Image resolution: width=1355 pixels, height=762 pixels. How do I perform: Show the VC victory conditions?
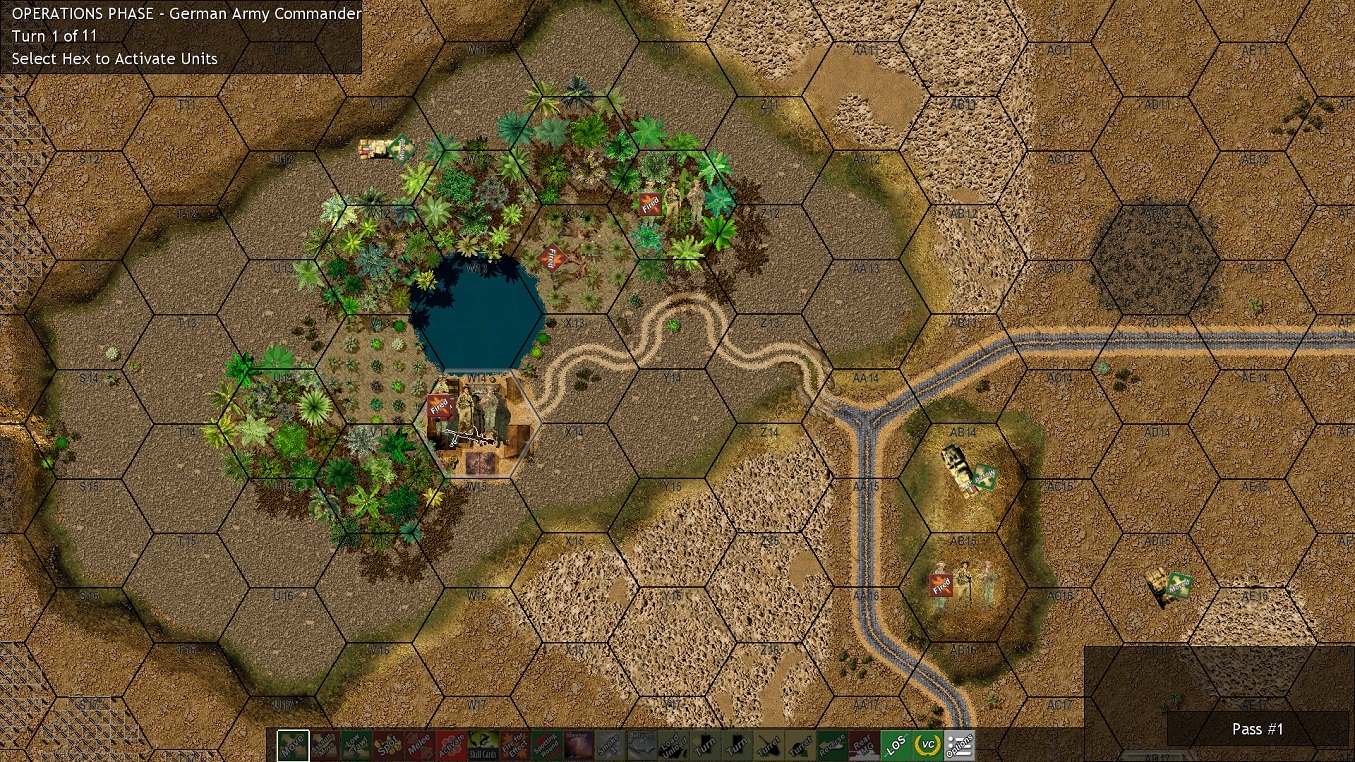coord(927,745)
